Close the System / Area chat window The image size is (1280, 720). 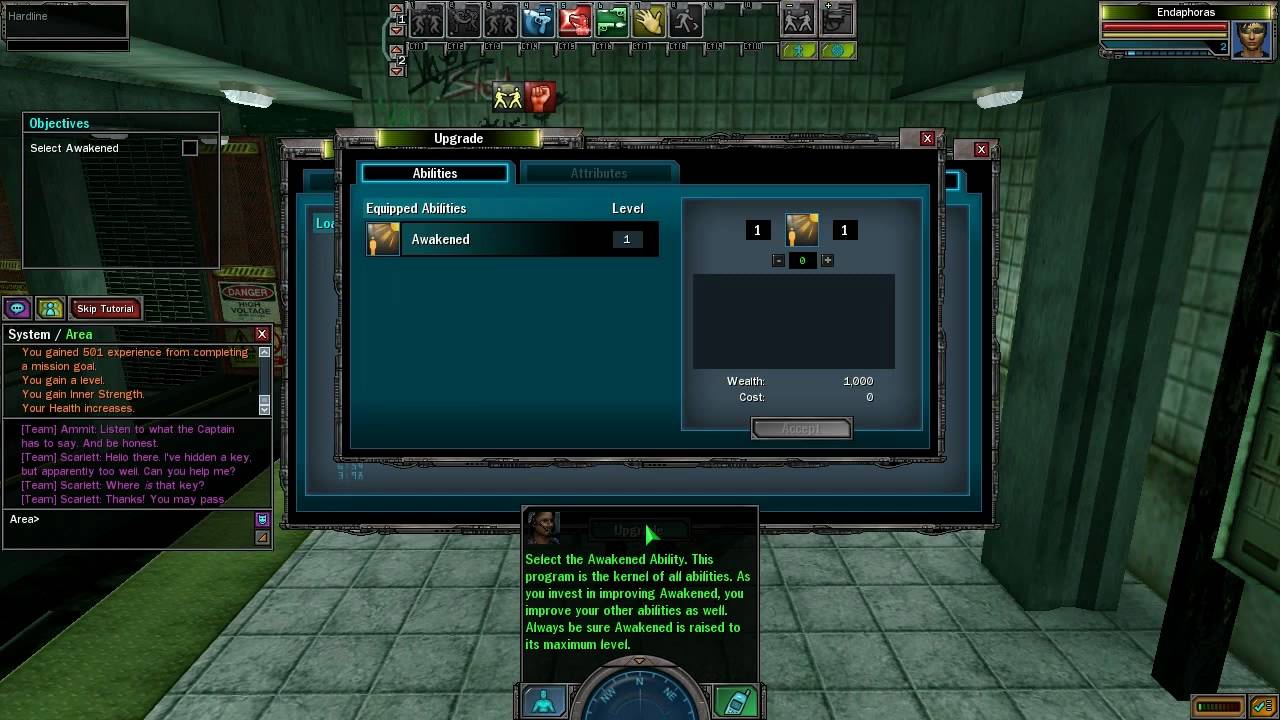click(x=262, y=334)
